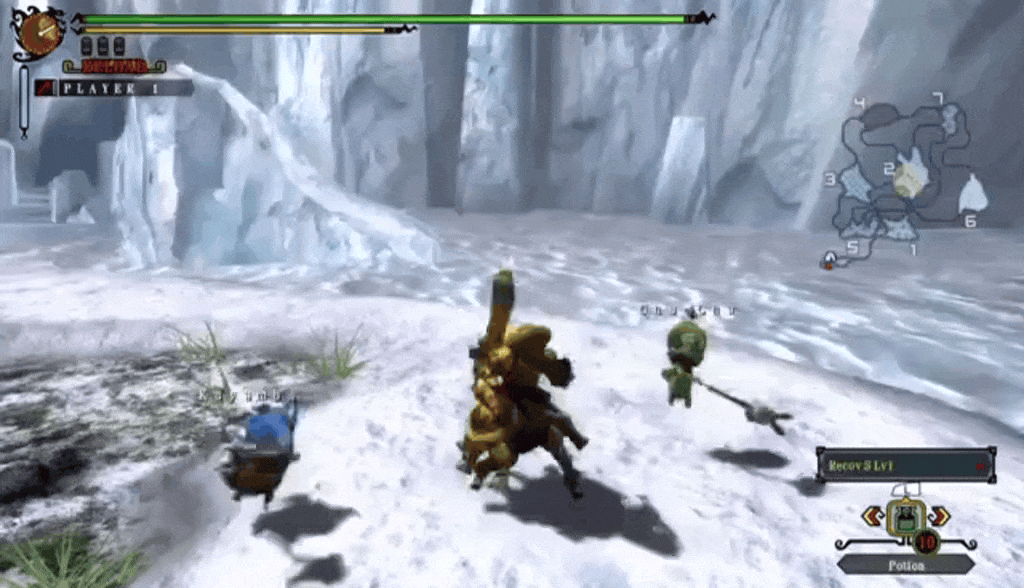
Task: Pick area 4 on the minimap
Action: point(860,103)
